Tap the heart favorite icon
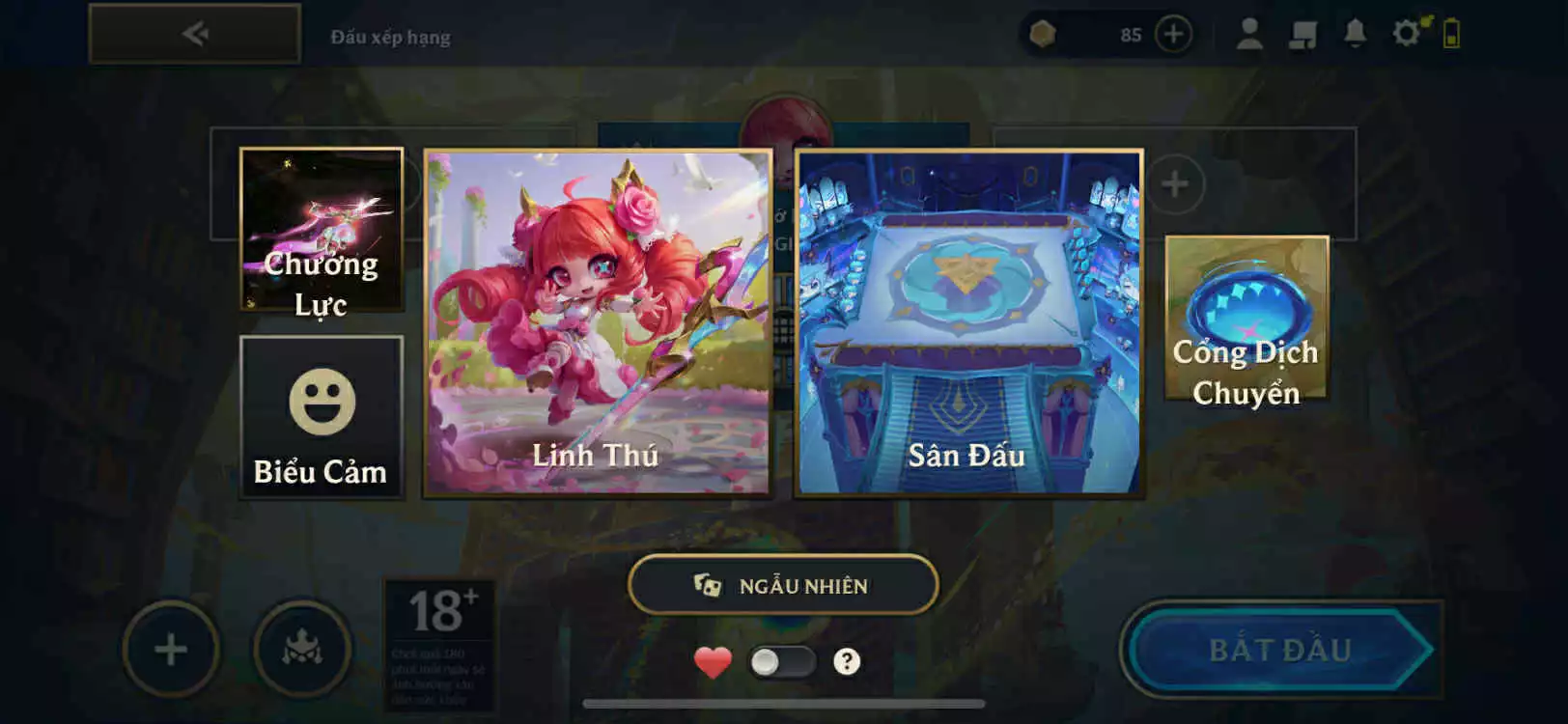 [x=712, y=662]
